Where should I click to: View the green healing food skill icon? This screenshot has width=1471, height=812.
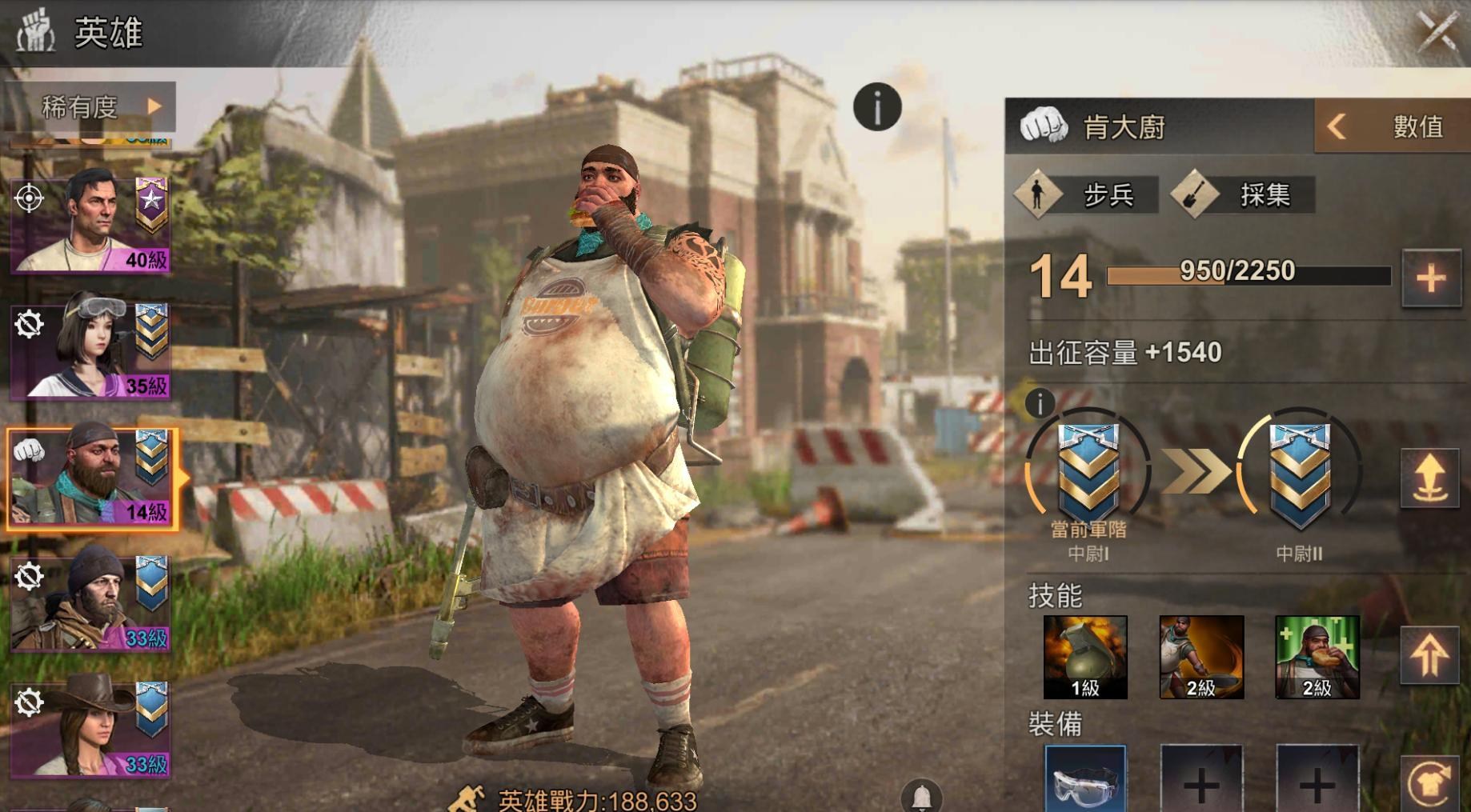[x=1317, y=657]
